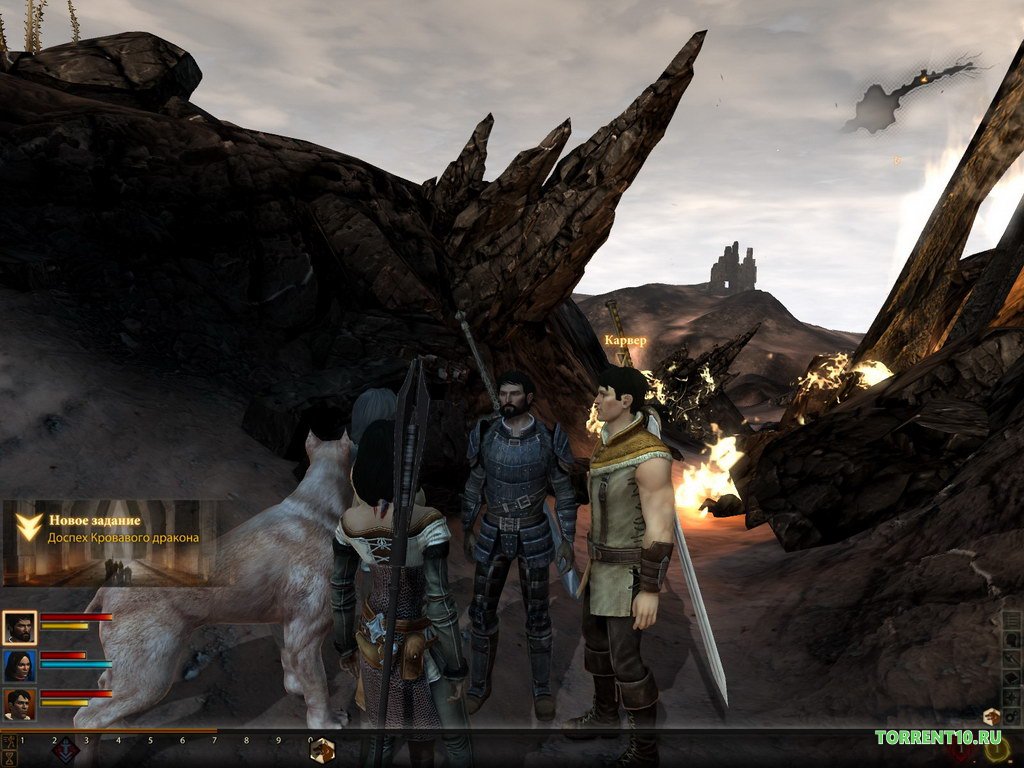Open the new quest notification banner
Viewport: 1024px width, 768px height.
[x=110, y=540]
